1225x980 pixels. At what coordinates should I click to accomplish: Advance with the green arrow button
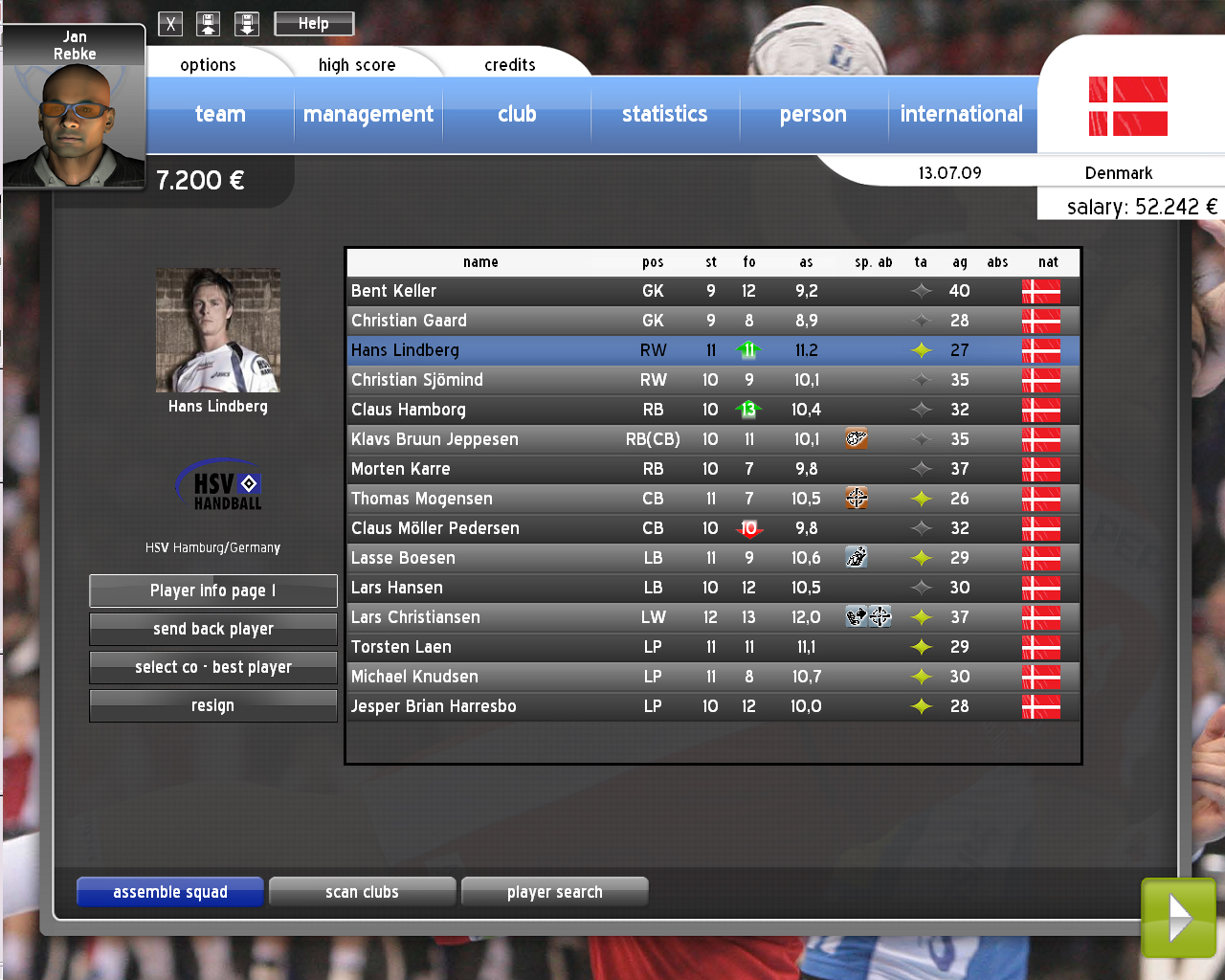[x=1179, y=918]
